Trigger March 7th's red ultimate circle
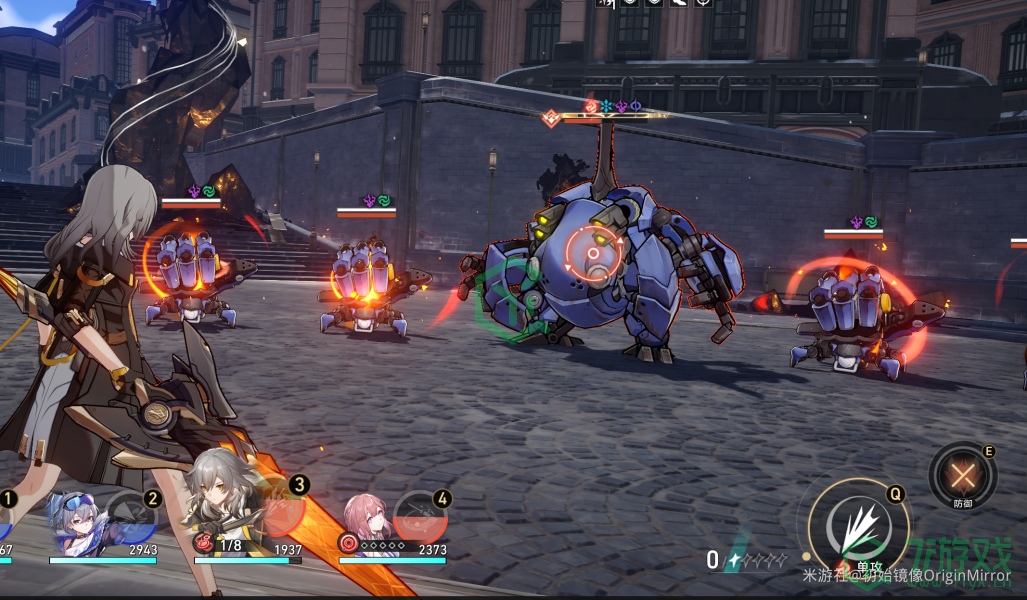This screenshot has height=600, width=1027. click(x=422, y=516)
